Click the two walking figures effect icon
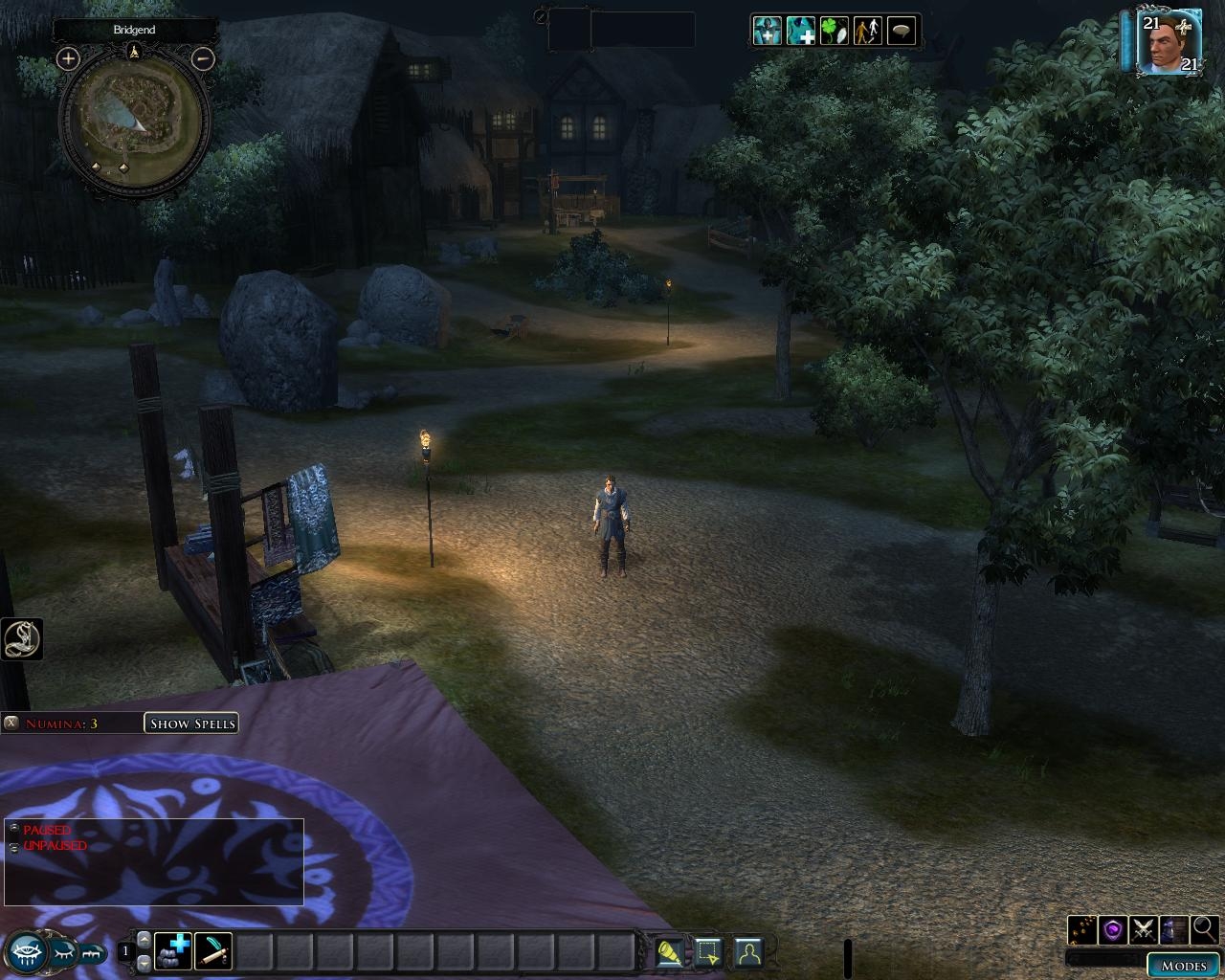The width and height of the screenshot is (1225, 980). (867, 31)
